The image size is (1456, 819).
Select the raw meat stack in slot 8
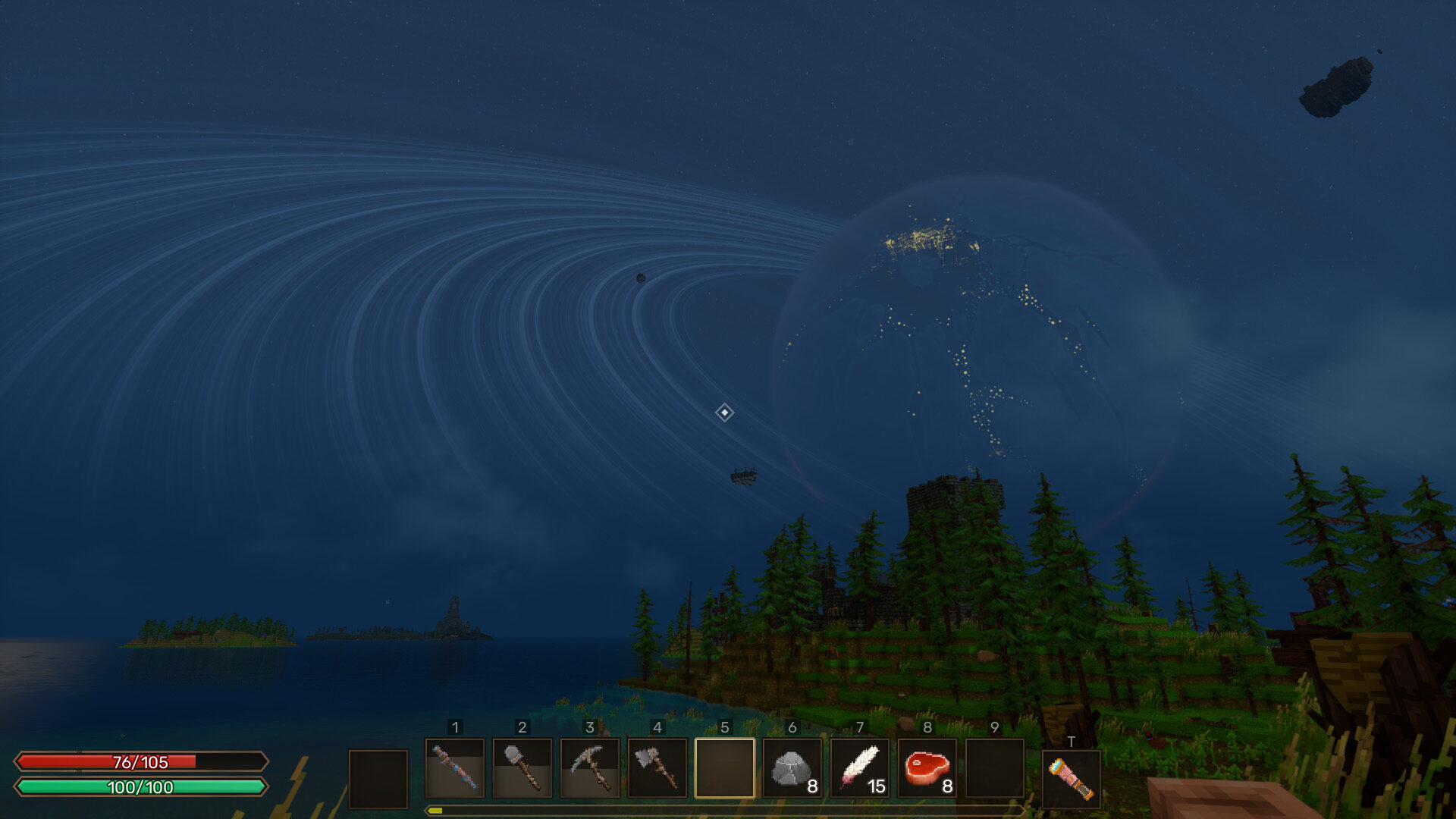[928, 778]
